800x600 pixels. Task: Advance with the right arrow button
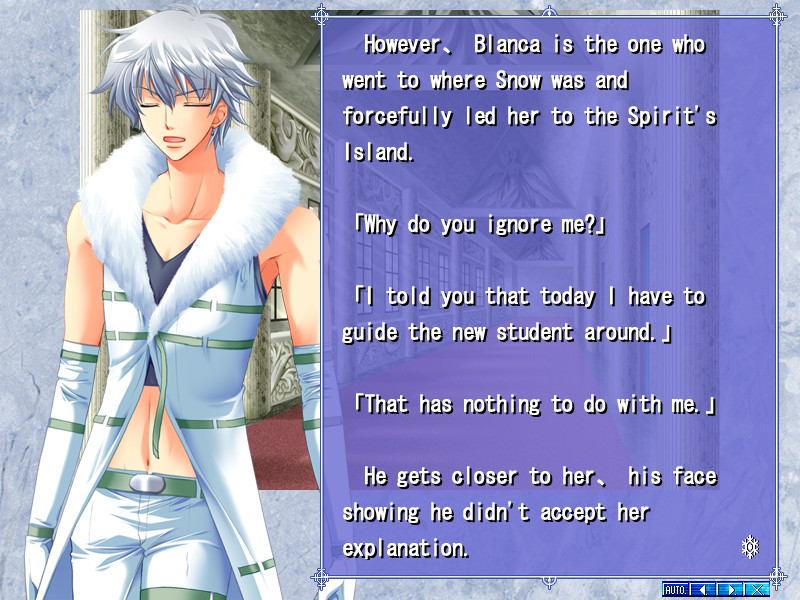tap(732, 589)
